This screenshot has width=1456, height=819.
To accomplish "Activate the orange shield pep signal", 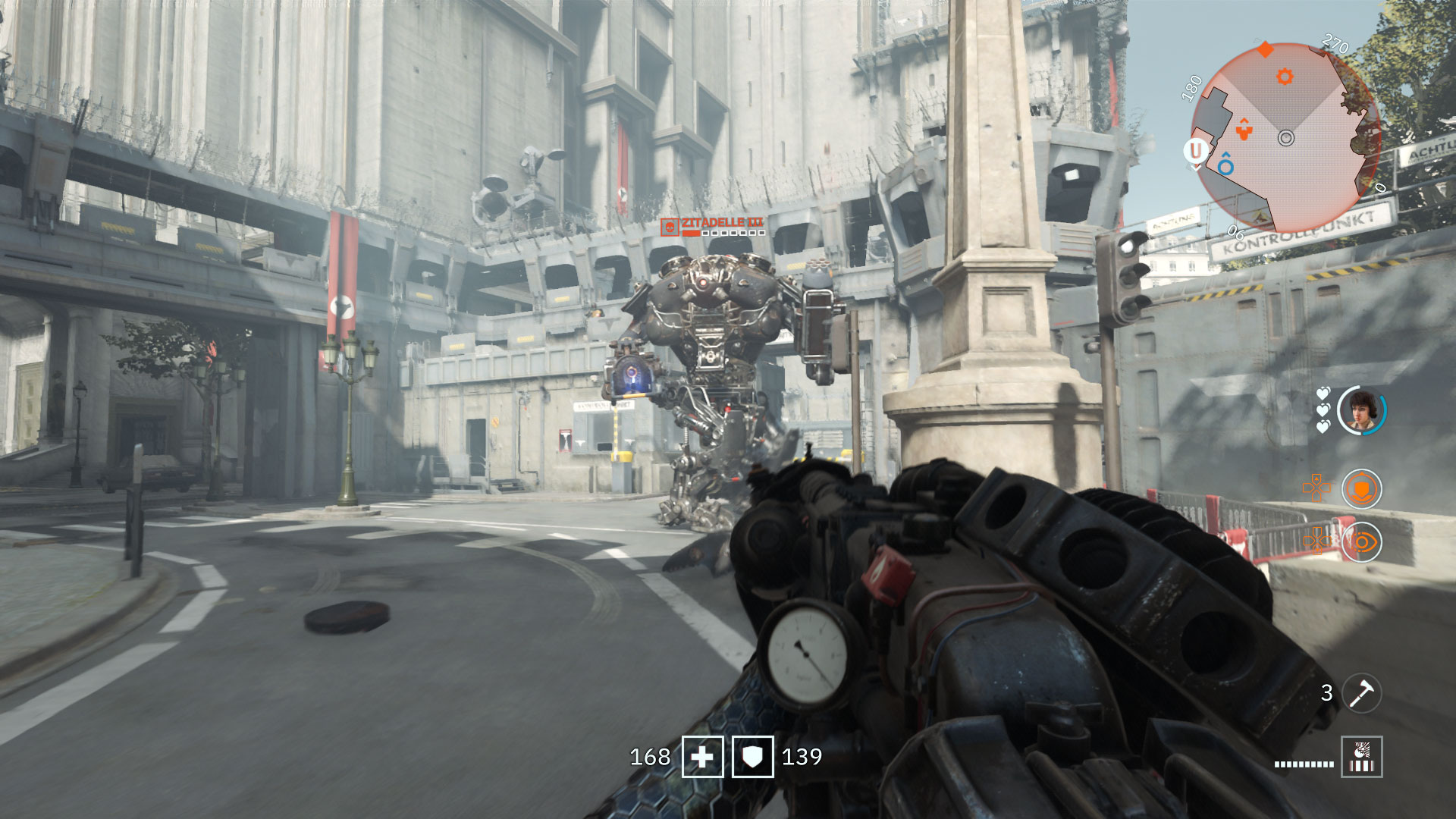I will 1361,489.
